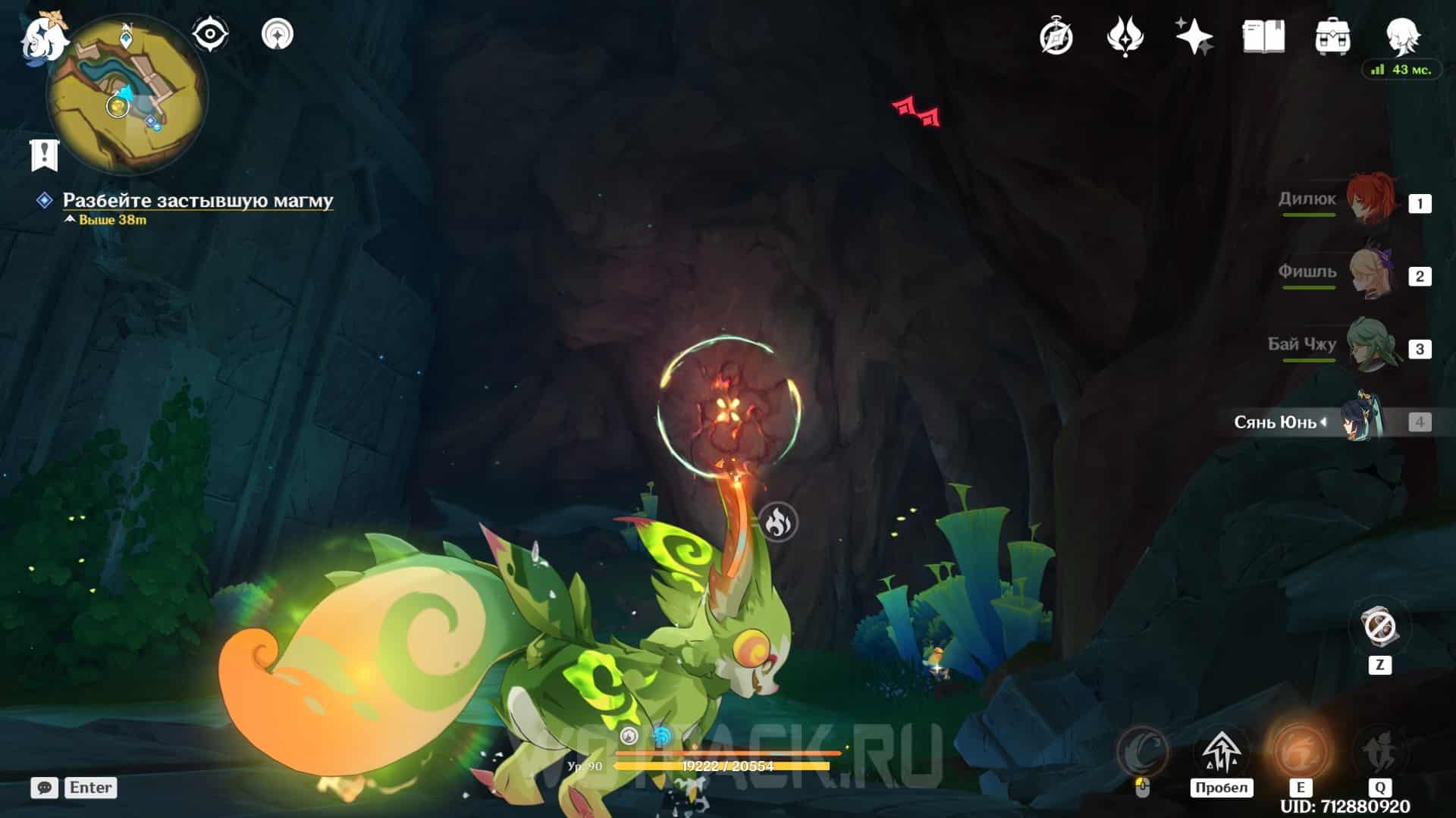
Task: Open the character profile head icon
Action: 1401,35
